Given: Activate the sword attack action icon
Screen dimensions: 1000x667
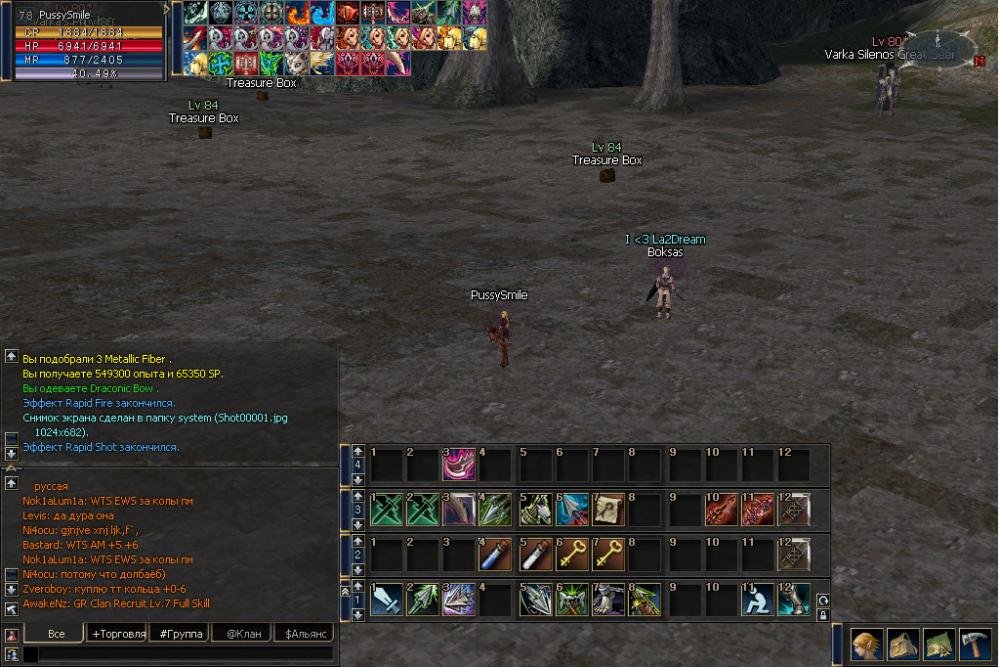Looking at the screenshot, I should tap(386, 599).
